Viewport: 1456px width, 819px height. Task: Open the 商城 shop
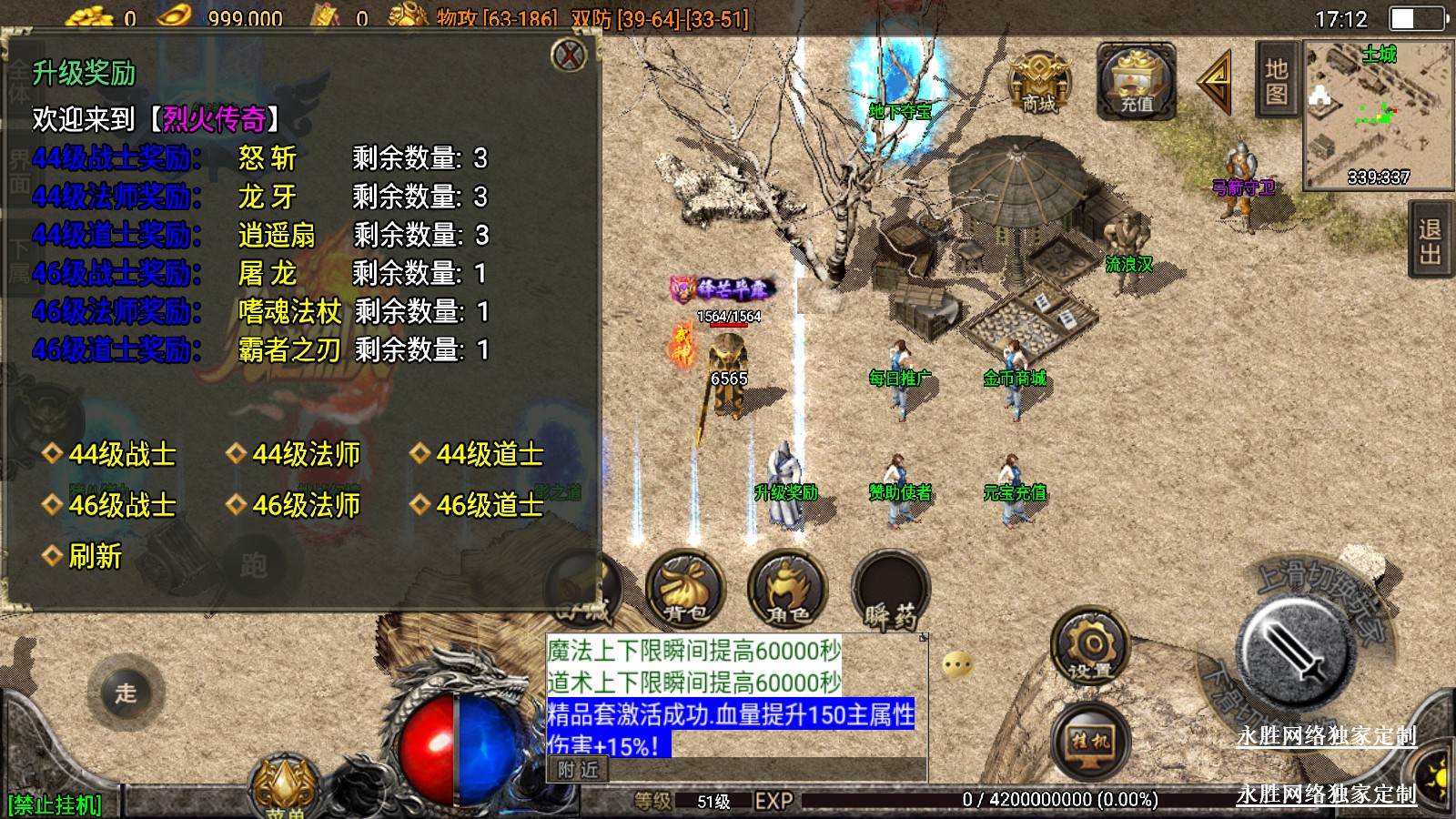pyautogui.click(x=1039, y=83)
